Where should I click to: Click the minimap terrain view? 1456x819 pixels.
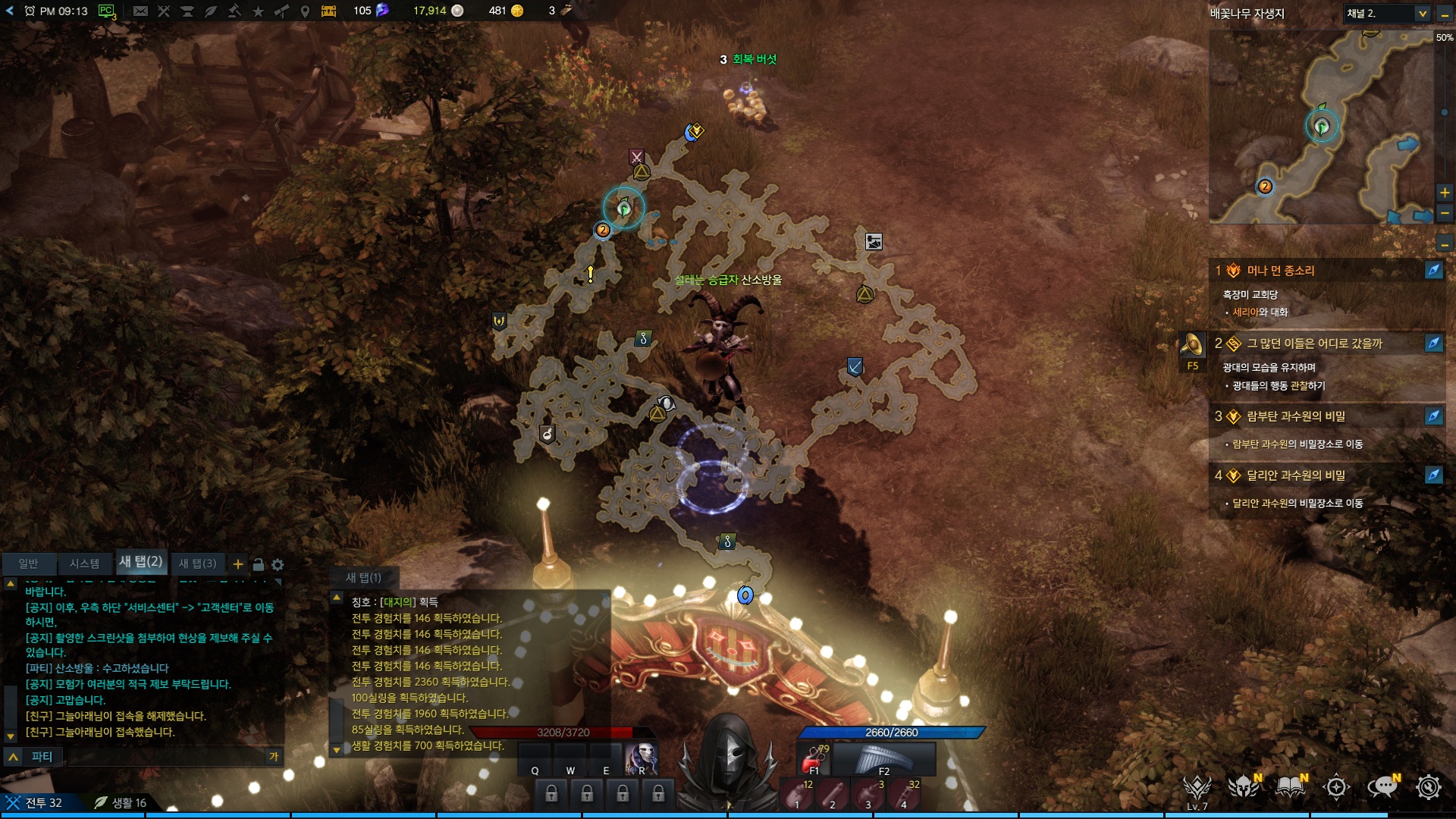[1321, 127]
